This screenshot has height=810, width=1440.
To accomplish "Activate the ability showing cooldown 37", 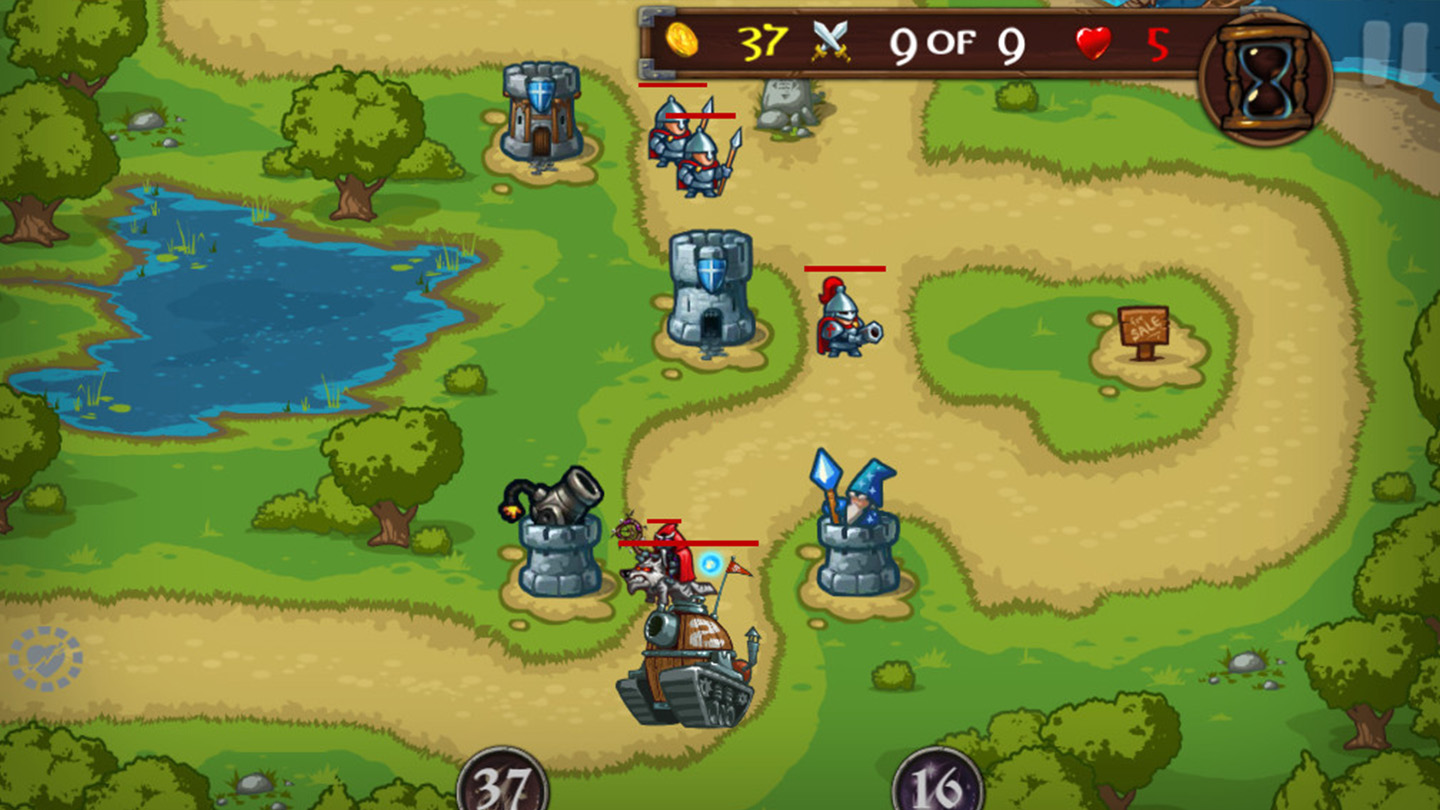I will click(x=503, y=784).
